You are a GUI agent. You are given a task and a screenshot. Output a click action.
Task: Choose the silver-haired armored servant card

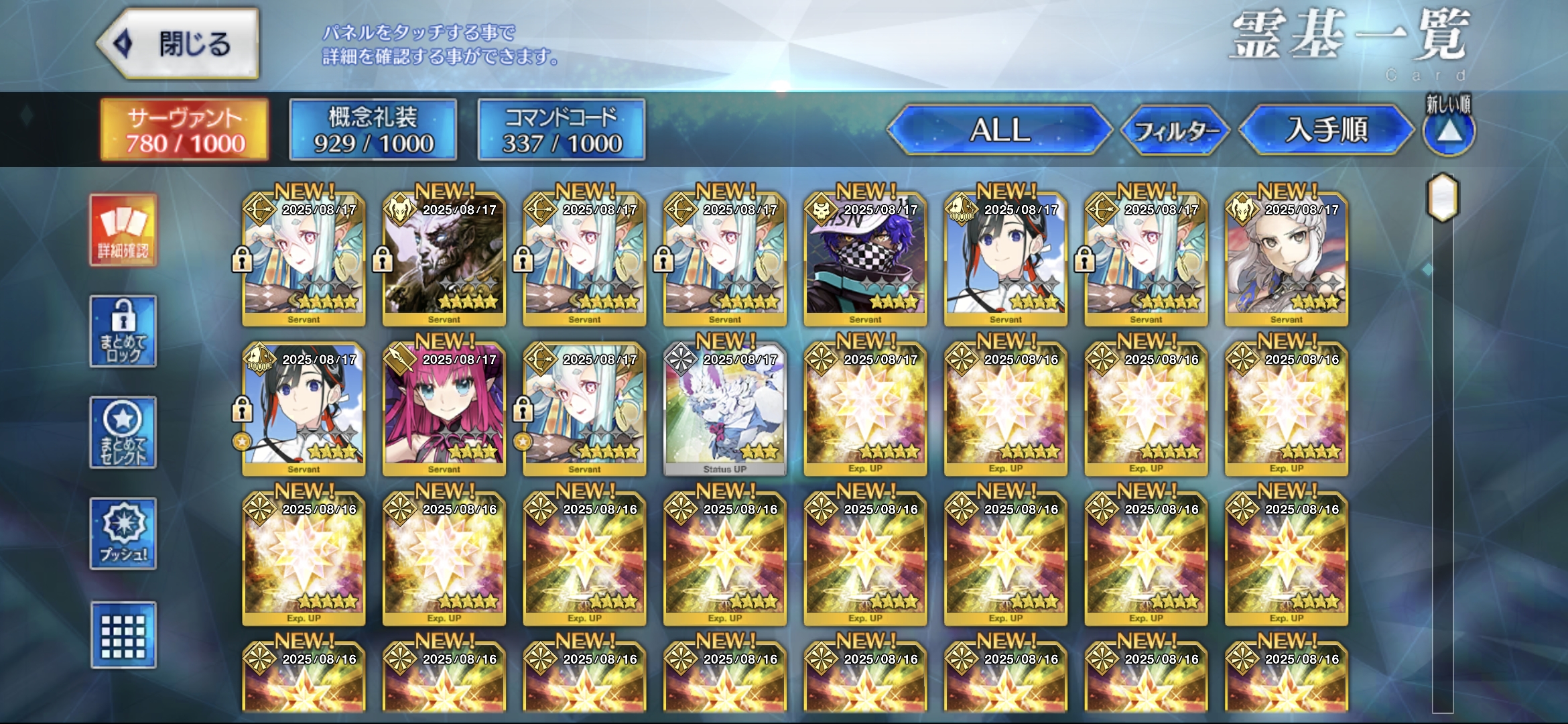[x=1286, y=258]
